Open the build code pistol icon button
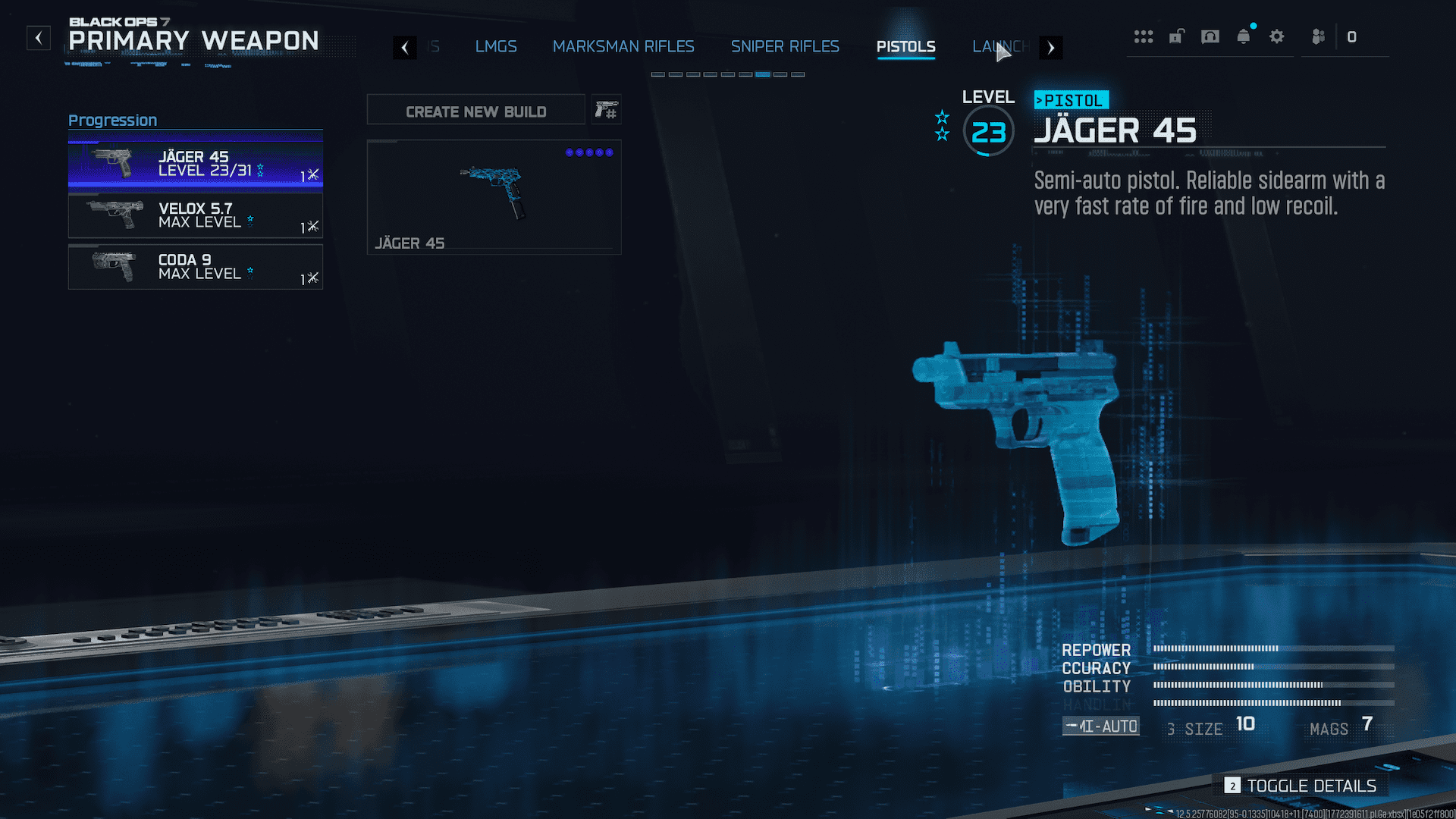 pyautogui.click(x=606, y=111)
